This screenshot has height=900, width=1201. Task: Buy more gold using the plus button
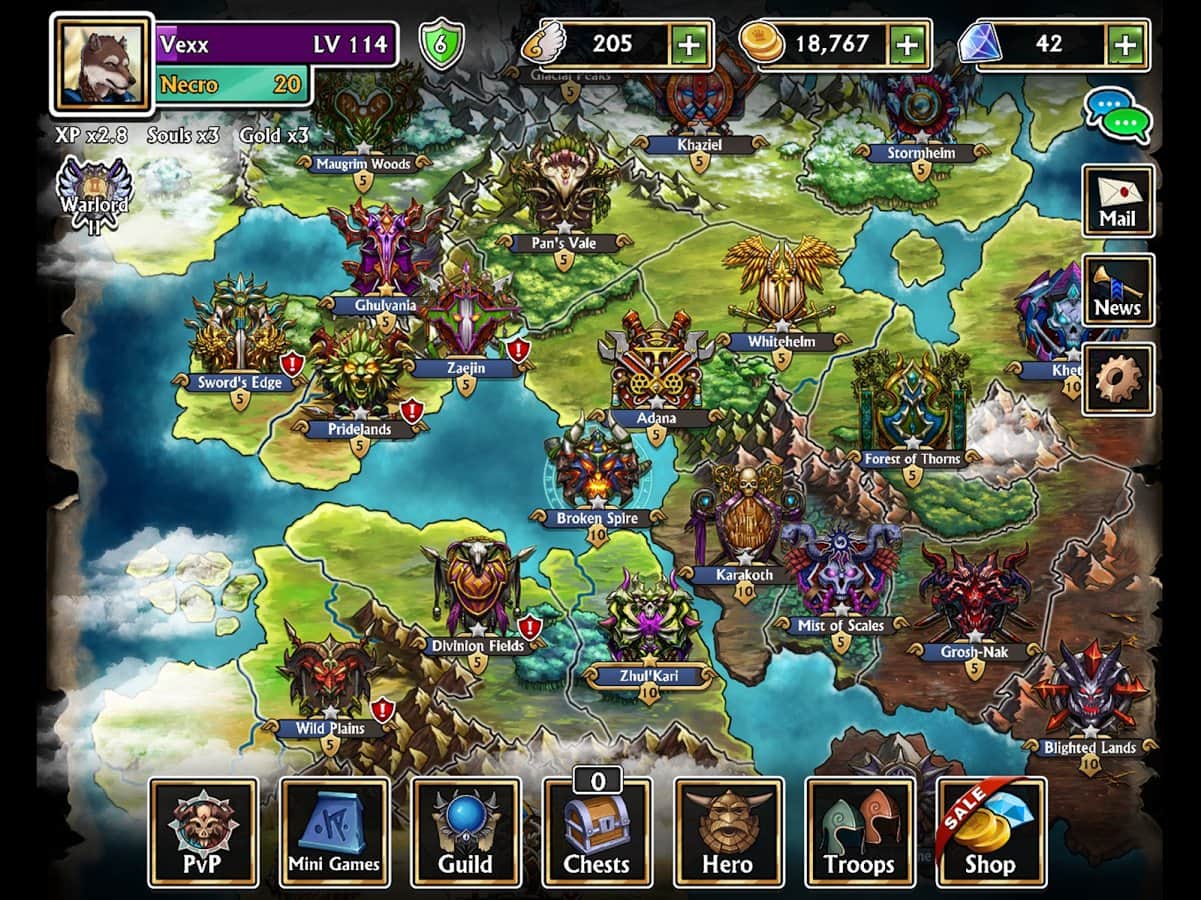click(x=906, y=45)
